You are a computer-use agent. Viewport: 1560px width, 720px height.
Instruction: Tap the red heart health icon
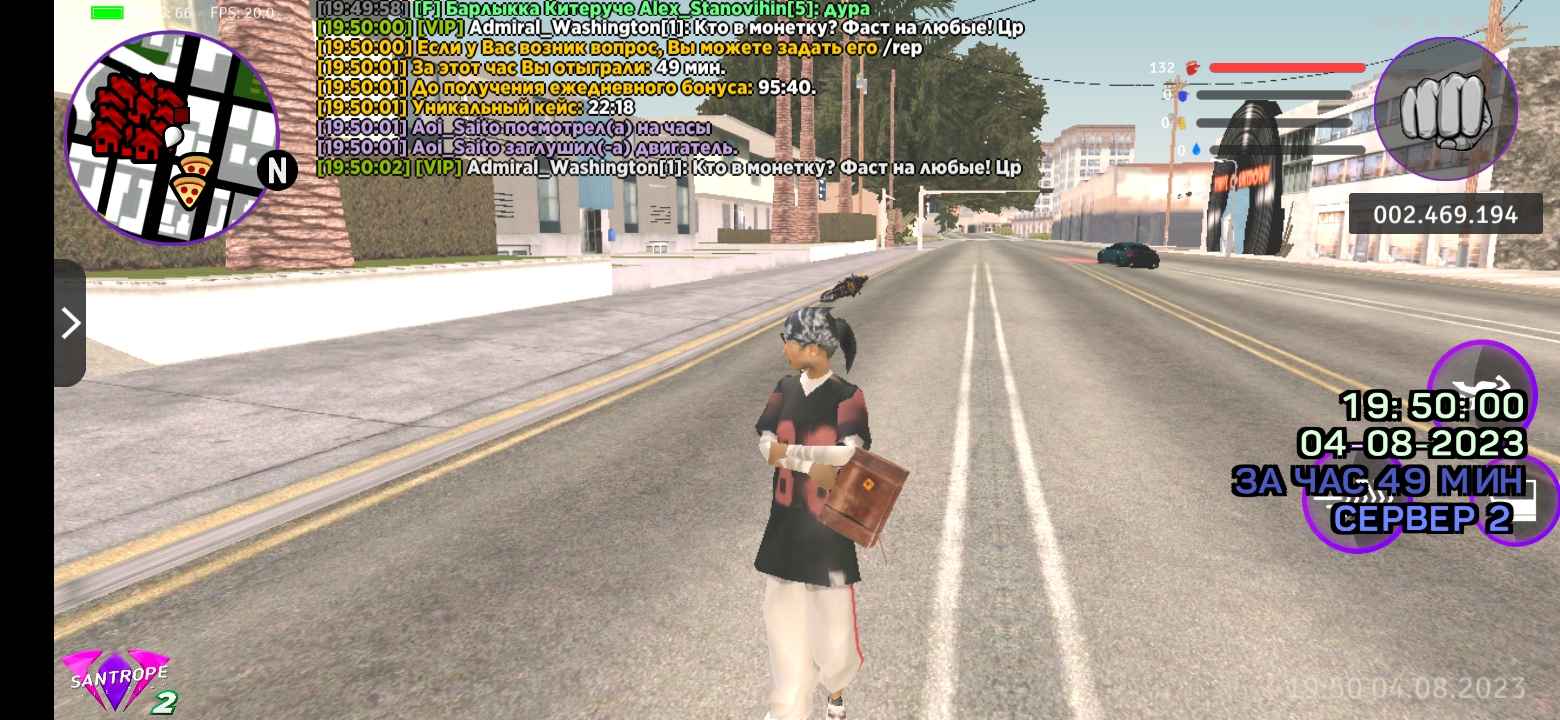[1191, 67]
